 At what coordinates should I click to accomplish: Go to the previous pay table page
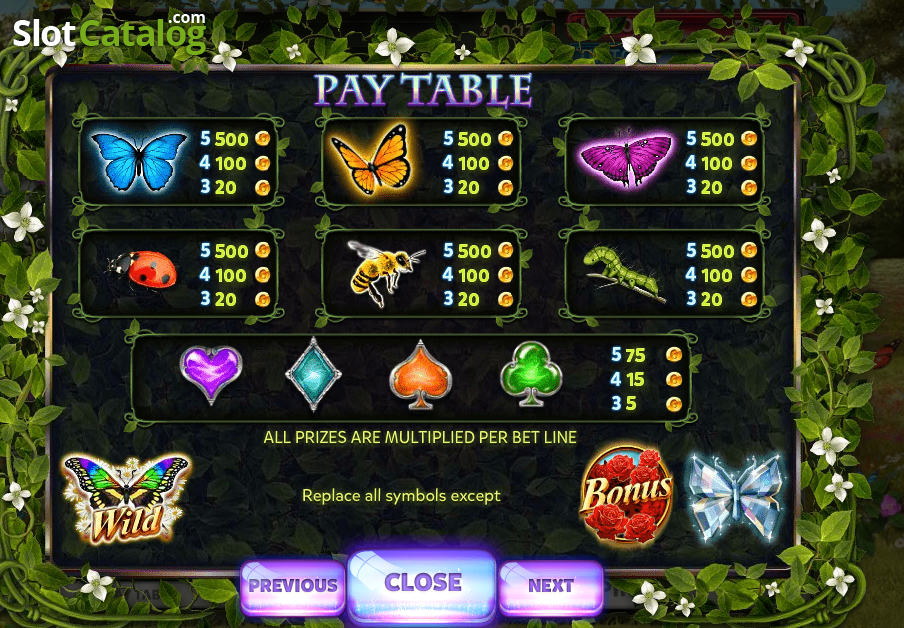[x=292, y=585]
